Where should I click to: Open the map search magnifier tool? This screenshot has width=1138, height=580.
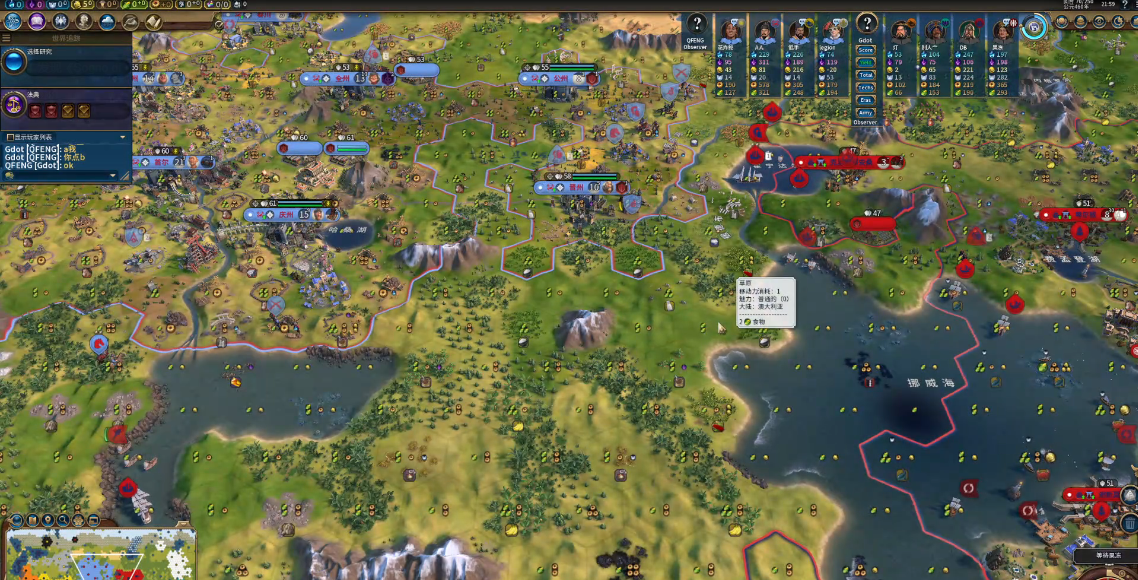point(64,521)
